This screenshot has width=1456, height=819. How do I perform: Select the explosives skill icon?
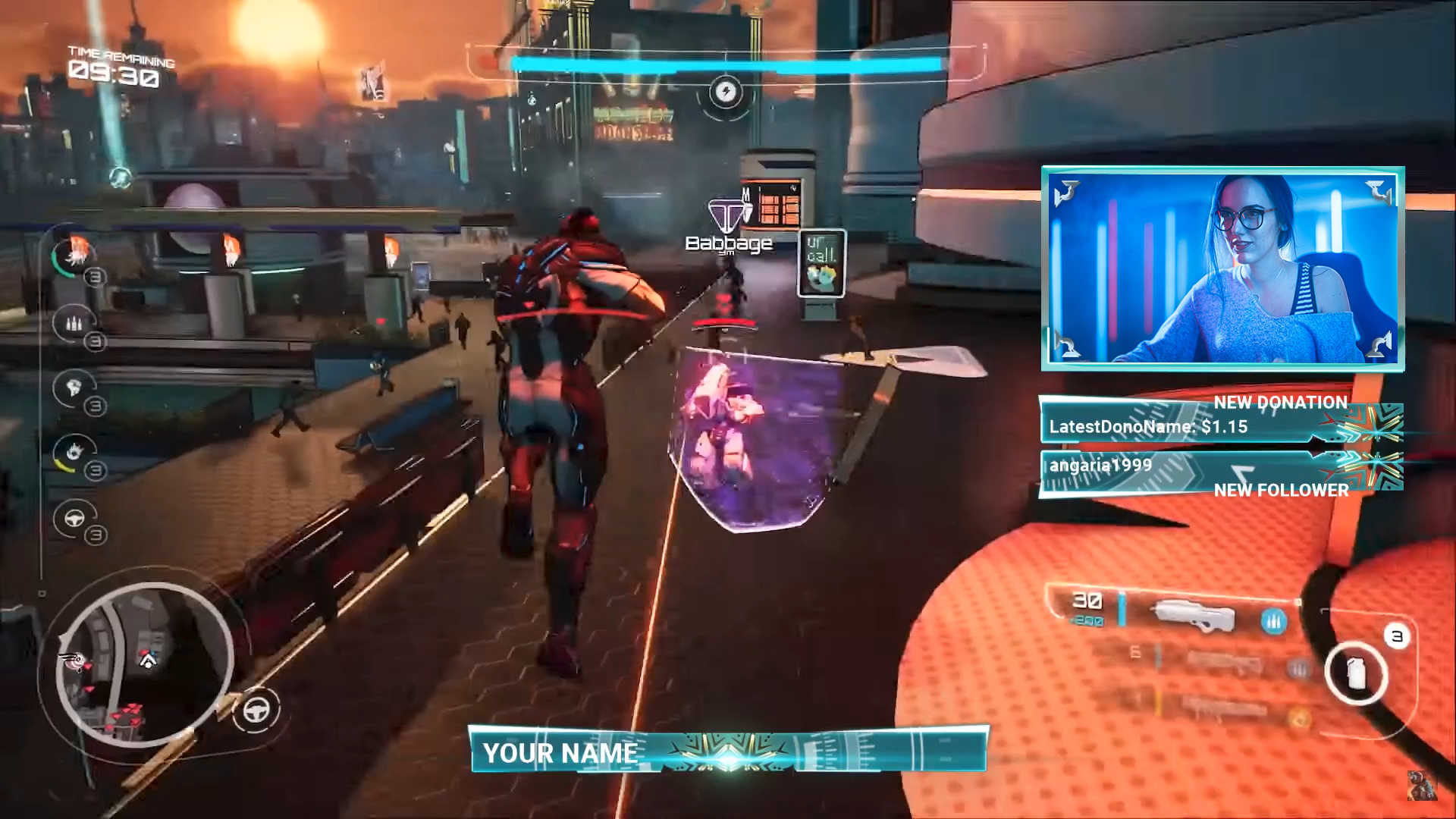tap(74, 453)
